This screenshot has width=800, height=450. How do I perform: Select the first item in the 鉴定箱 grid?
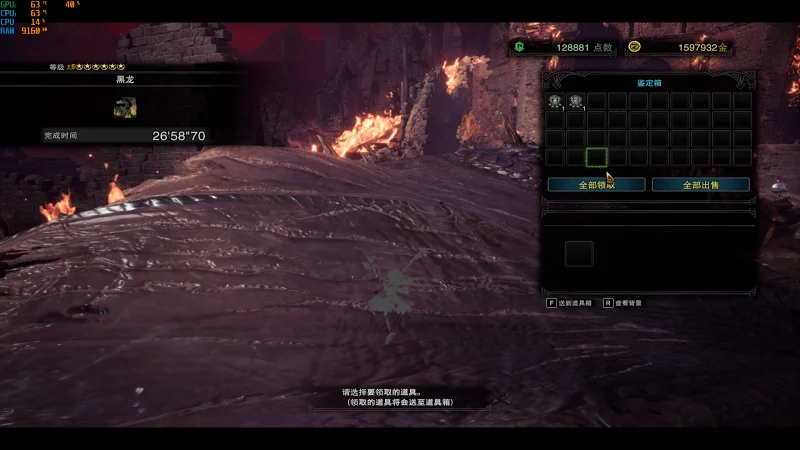tap(555, 101)
